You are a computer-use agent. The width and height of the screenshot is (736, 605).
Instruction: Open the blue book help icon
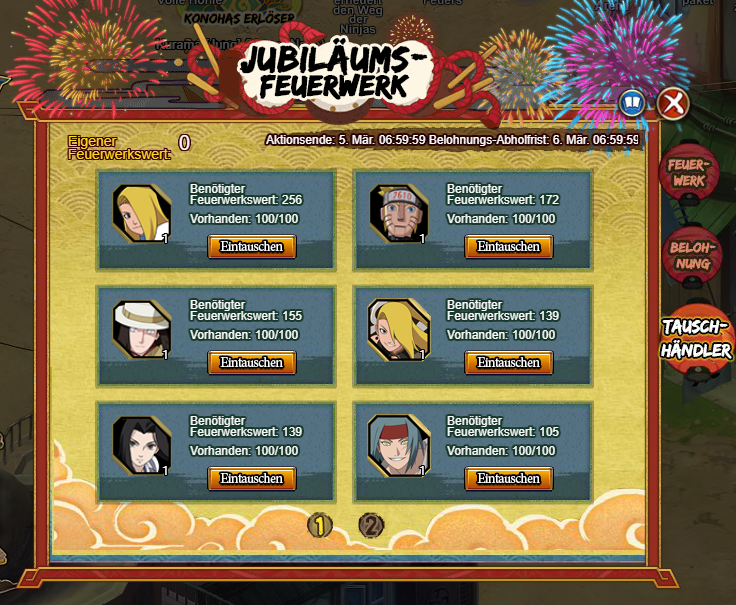point(631,103)
